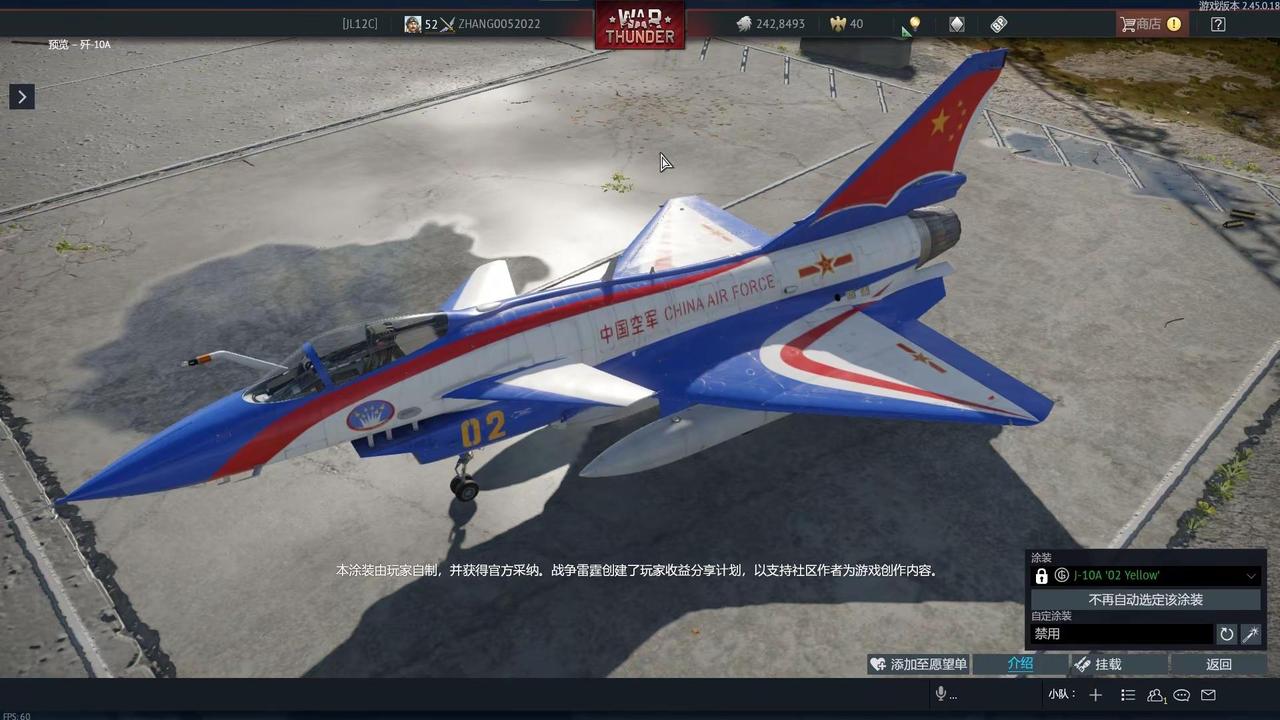Refresh custom skins with circular arrow
The width and height of the screenshot is (1280, 720).
pyautogui.click(x=1226, y=634)
